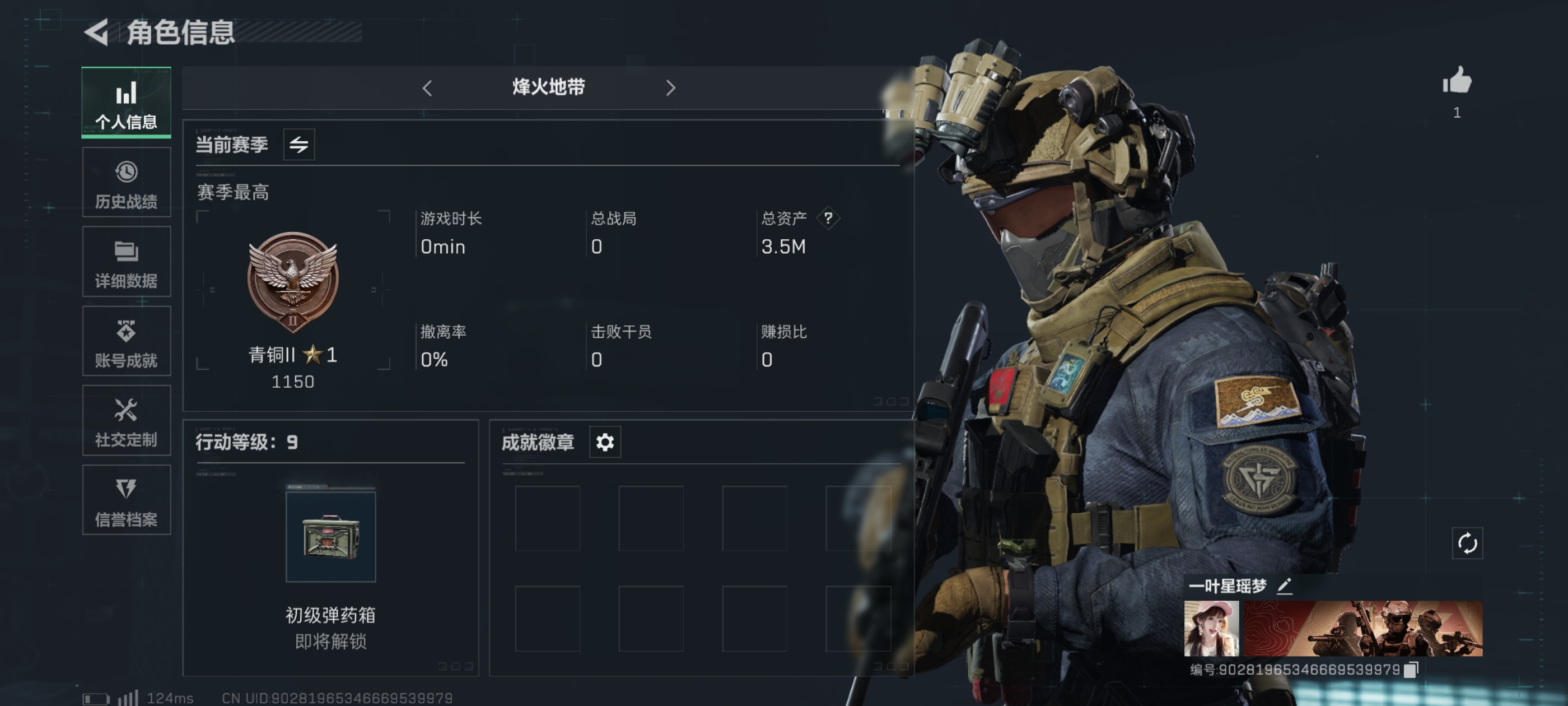Click the rotate character refresh icon
The image size is (1568, 706).
coord(1467,544)
